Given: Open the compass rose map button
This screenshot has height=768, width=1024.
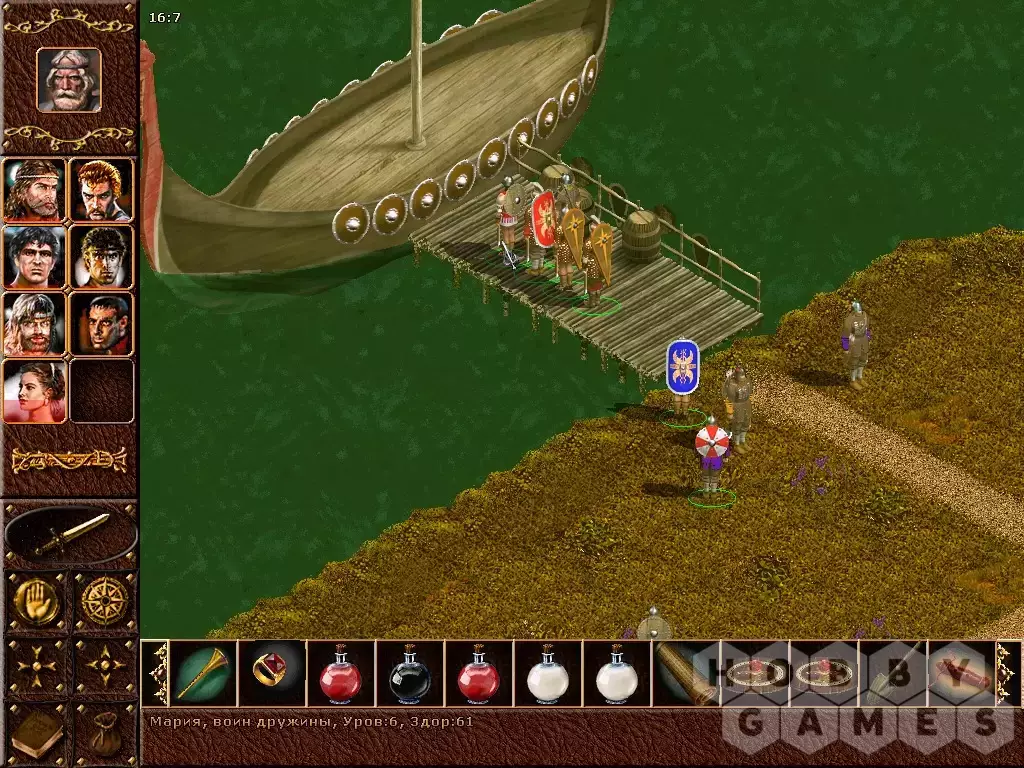Looking at the screenshot, I should click(x=104, y=600).
